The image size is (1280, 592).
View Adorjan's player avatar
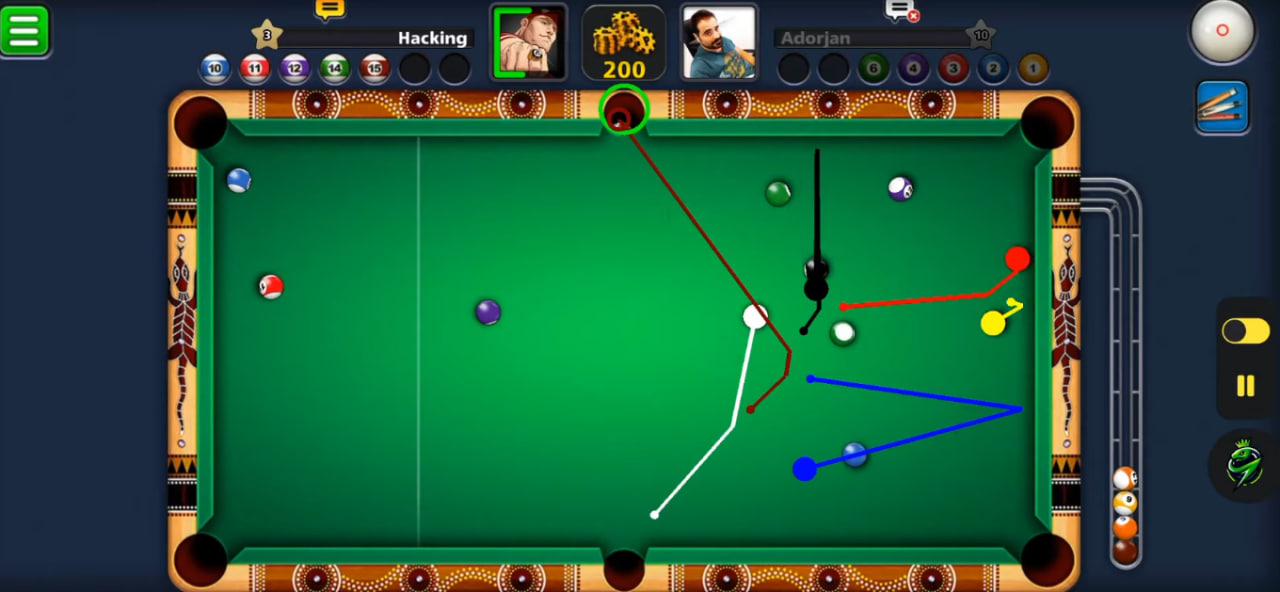pyautogui.click(x=719, y=42)
